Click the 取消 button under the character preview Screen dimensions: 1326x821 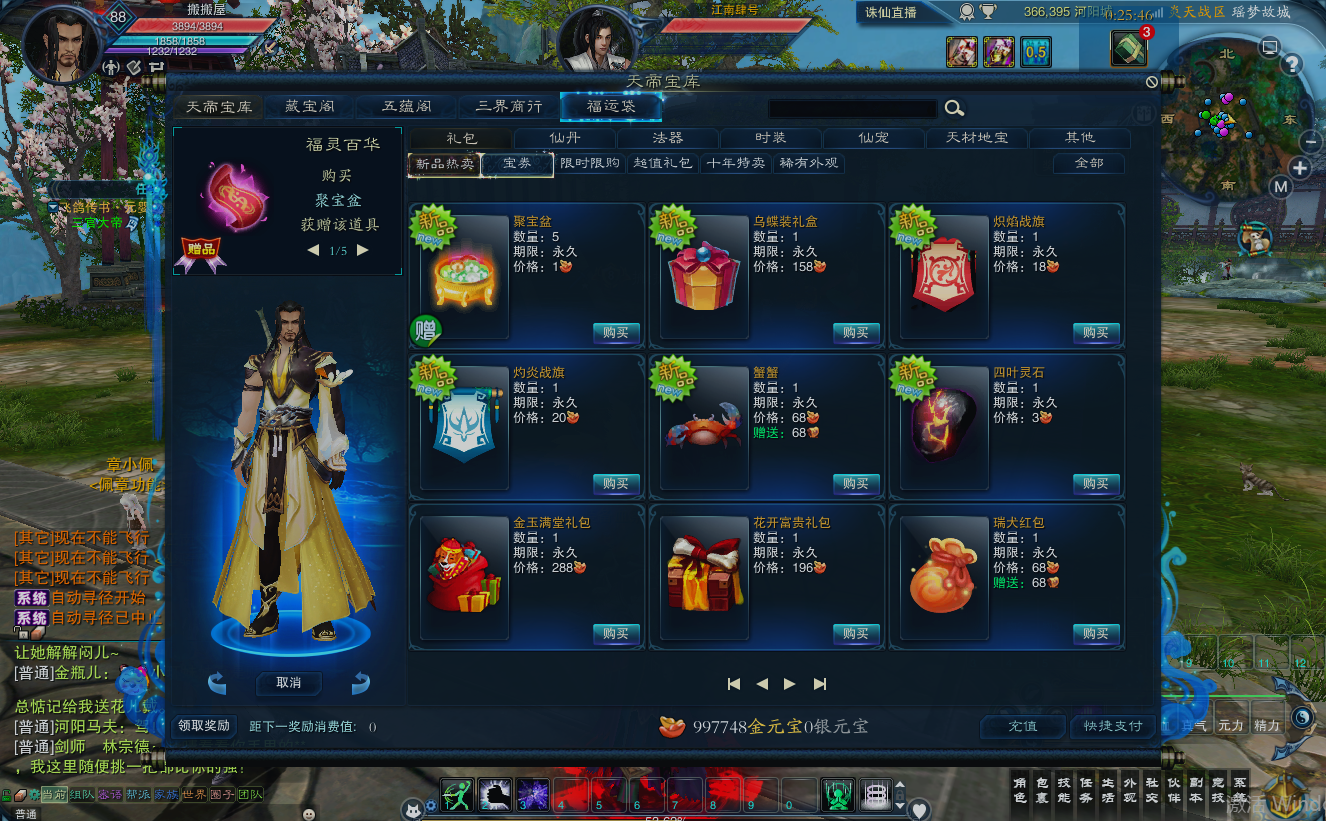(289, 683)
